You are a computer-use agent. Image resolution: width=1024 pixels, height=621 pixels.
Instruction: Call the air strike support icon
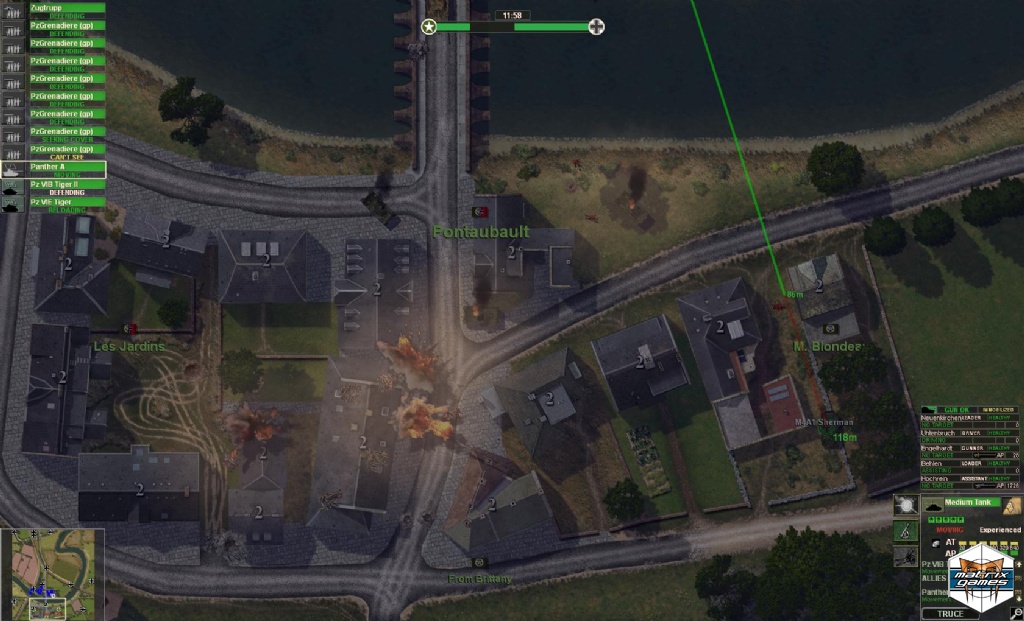(904, 504)
